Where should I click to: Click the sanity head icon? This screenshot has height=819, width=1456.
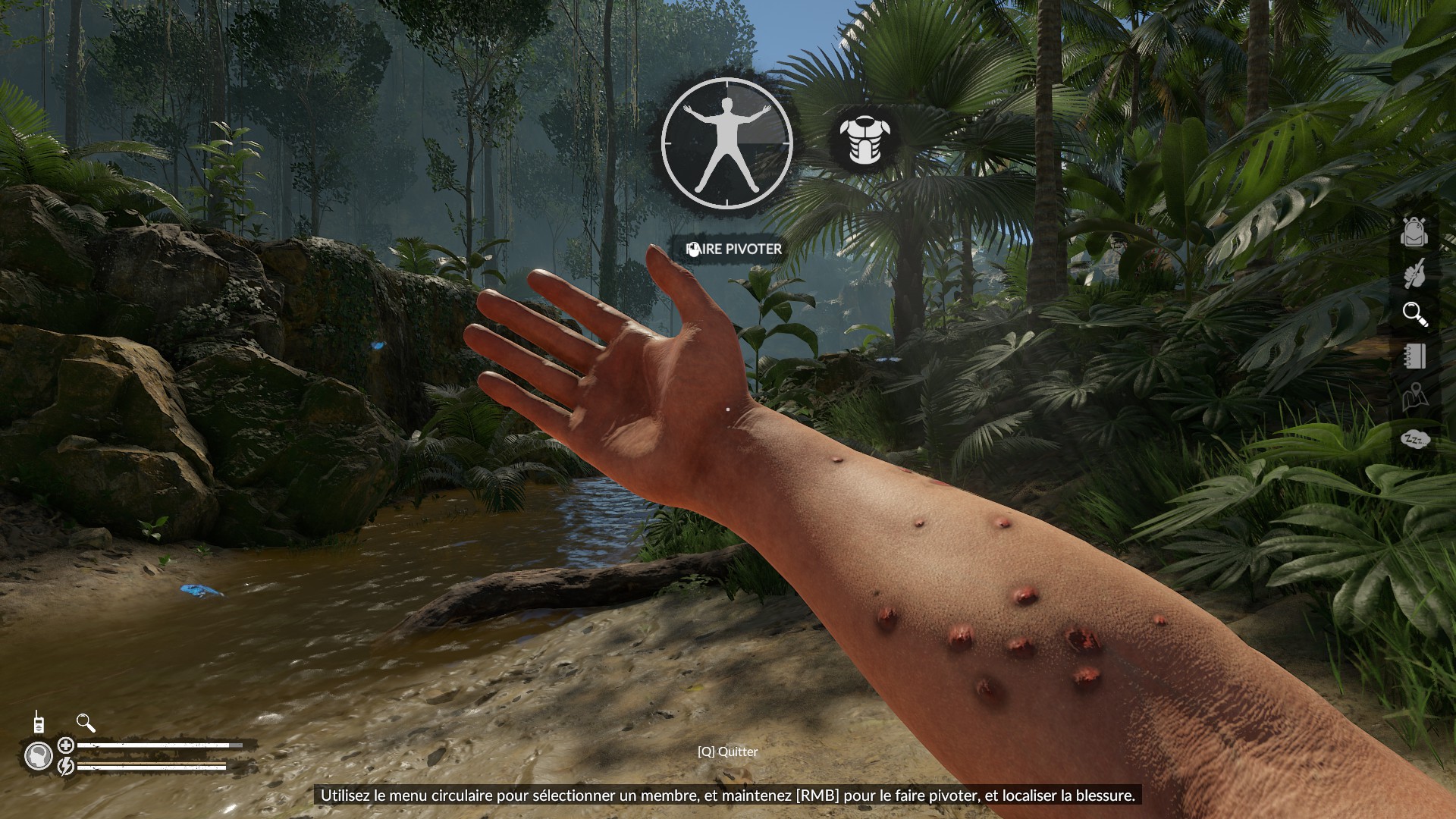coord(39,756)
